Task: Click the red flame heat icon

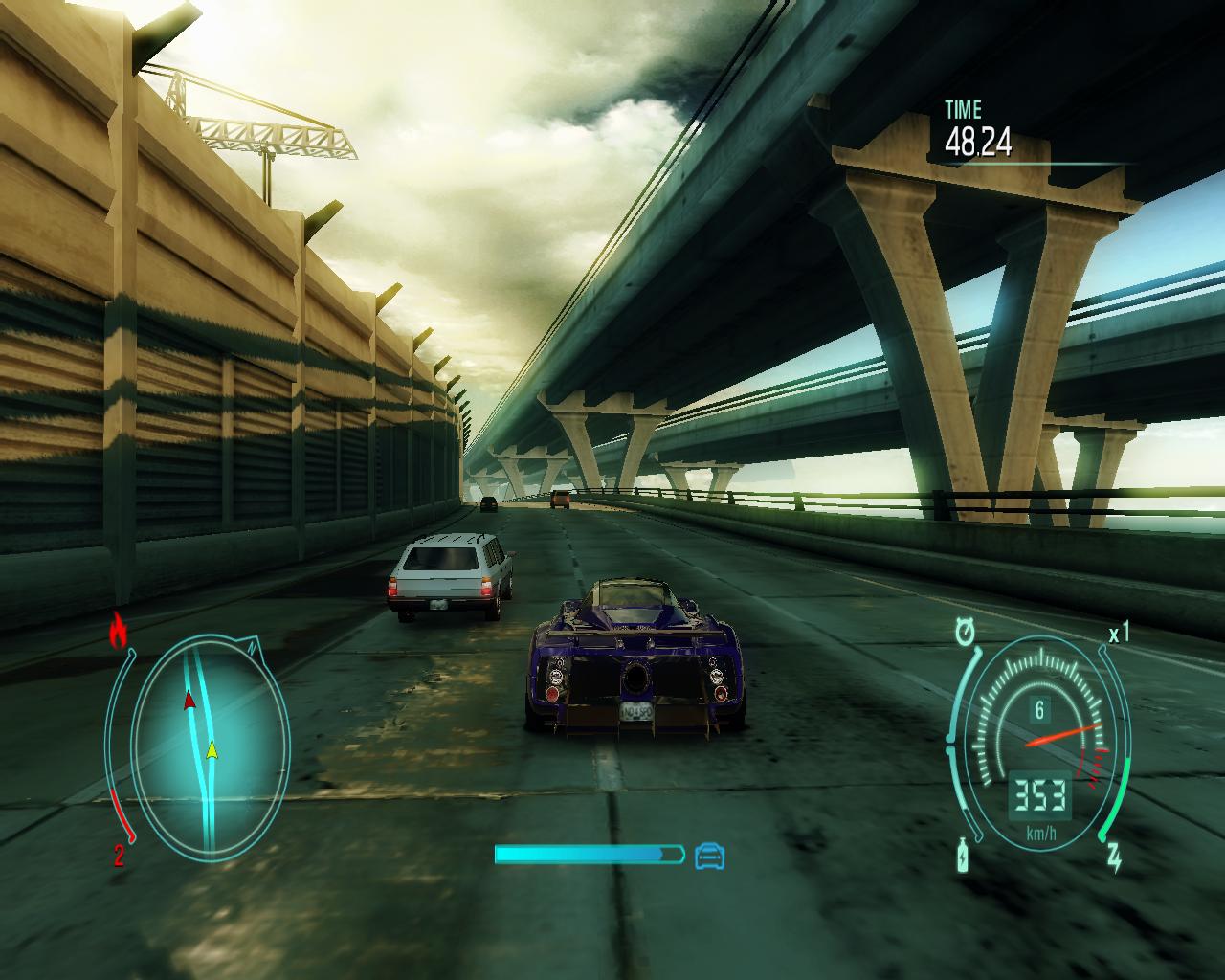Action: [x=119, y=631]
